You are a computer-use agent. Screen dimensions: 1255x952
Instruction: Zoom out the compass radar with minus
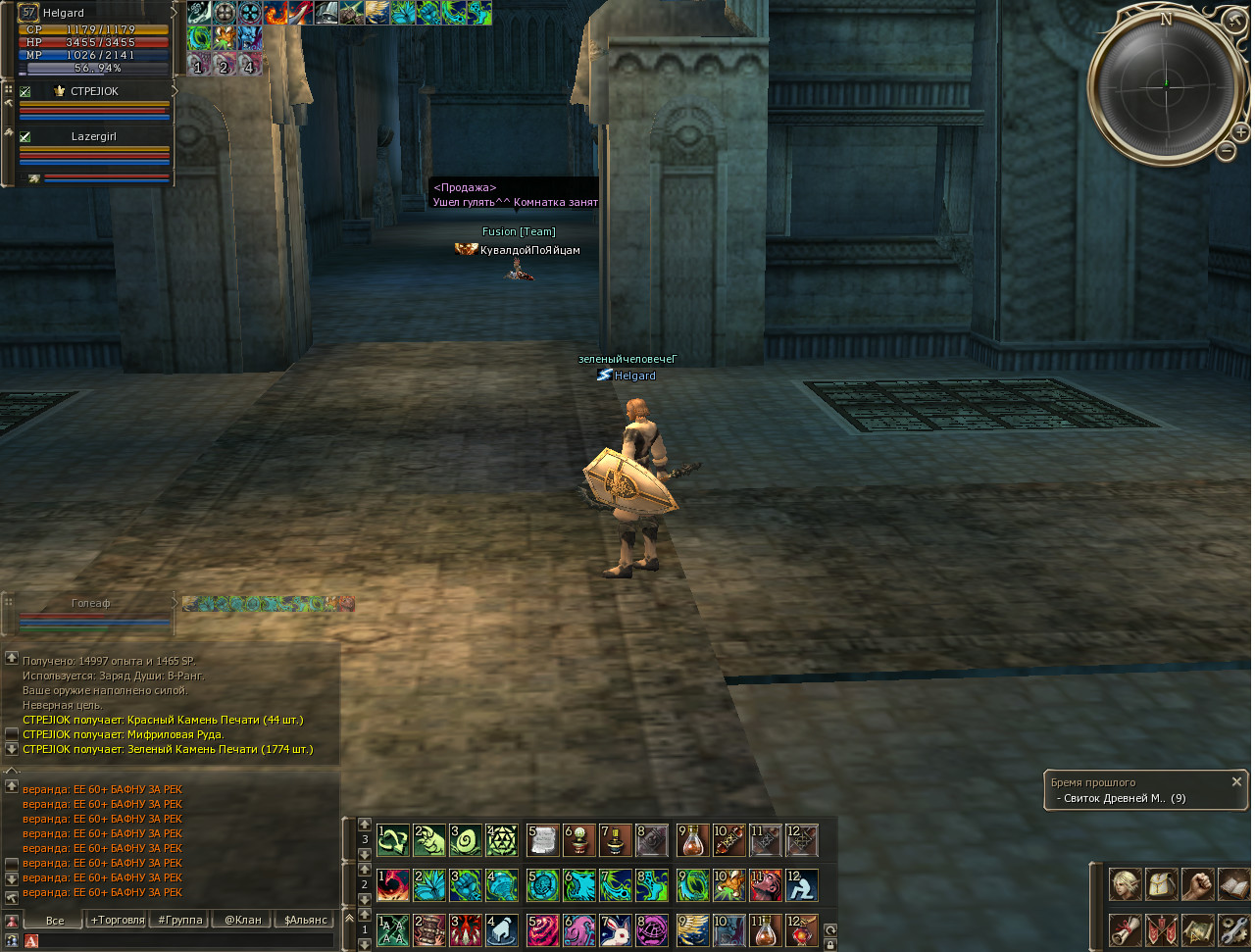point(1226,150)
